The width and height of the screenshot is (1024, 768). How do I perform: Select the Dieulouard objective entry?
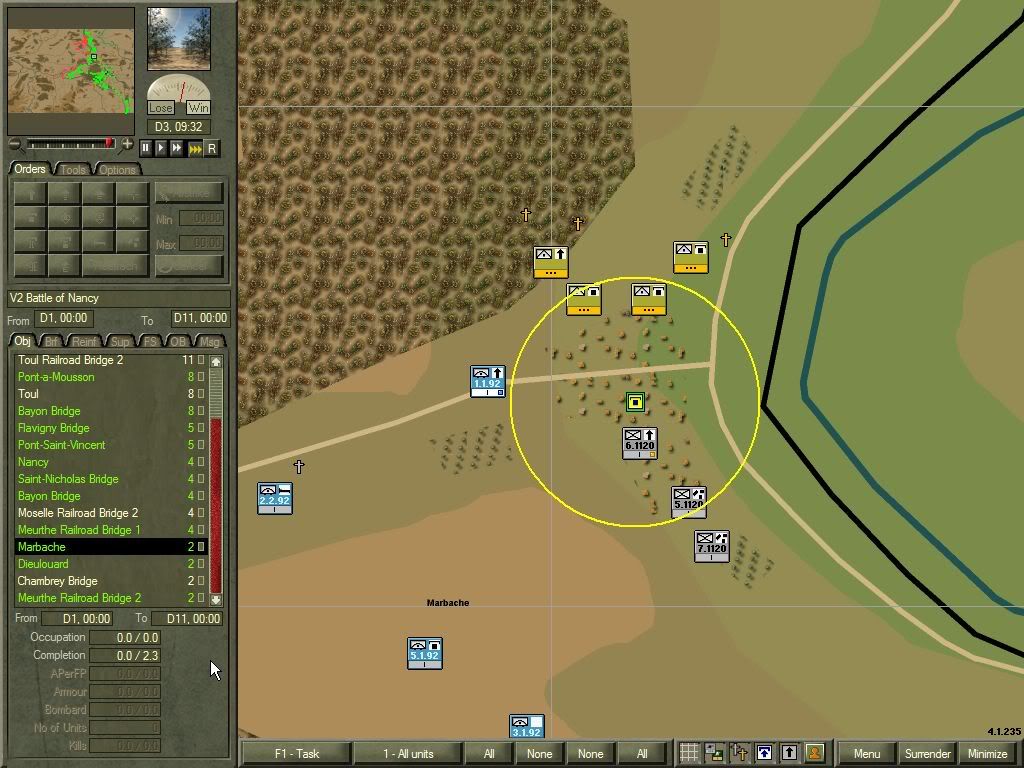43,564
